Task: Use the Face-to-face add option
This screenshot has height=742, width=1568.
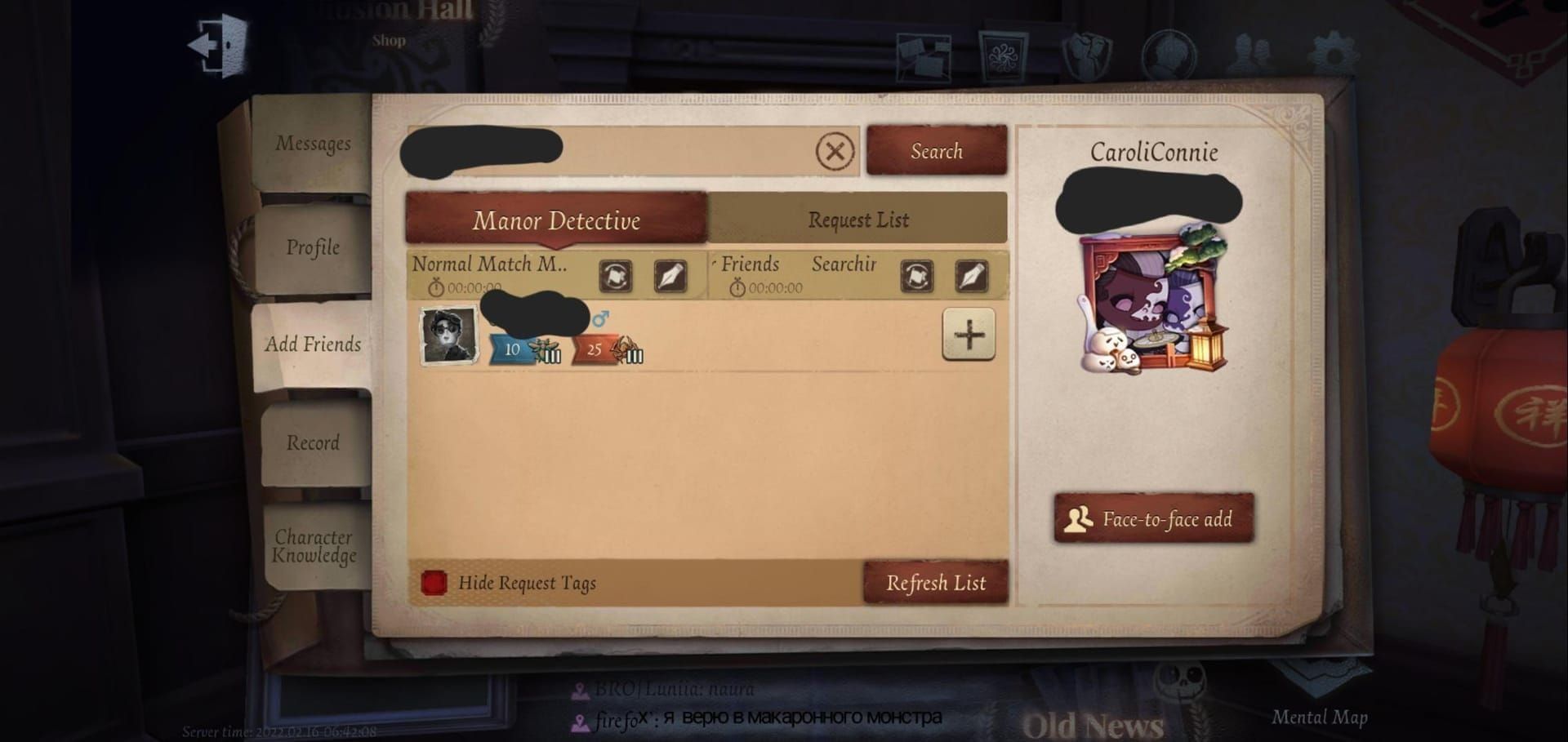Action: (x=1154, y=519)
